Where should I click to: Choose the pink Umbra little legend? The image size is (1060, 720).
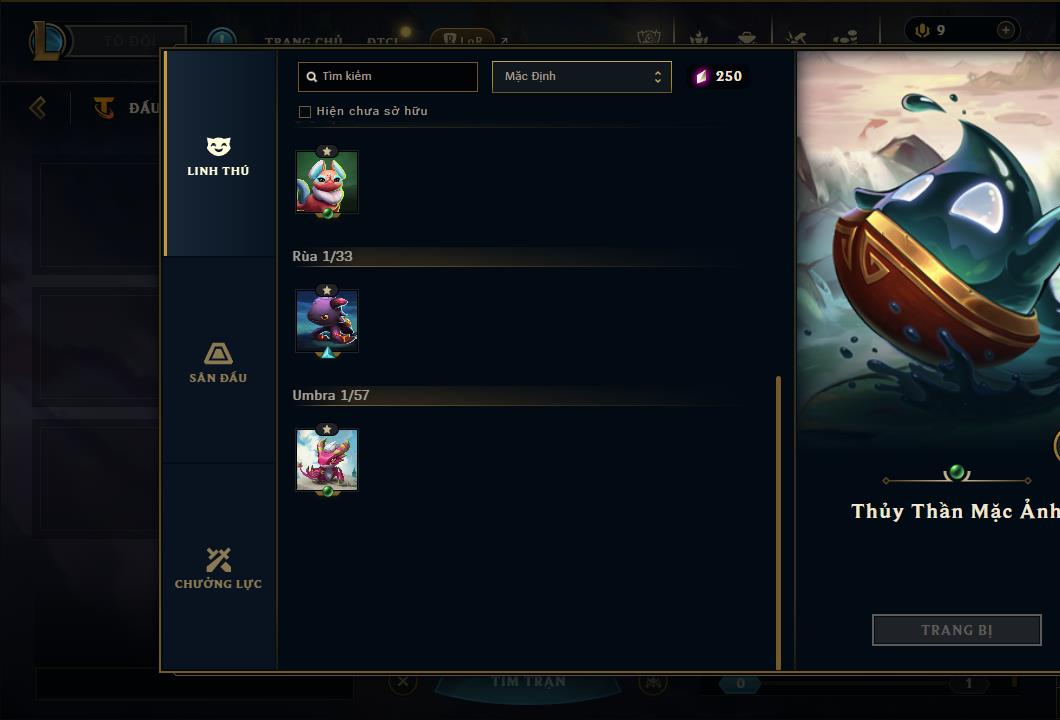(327, 460)
